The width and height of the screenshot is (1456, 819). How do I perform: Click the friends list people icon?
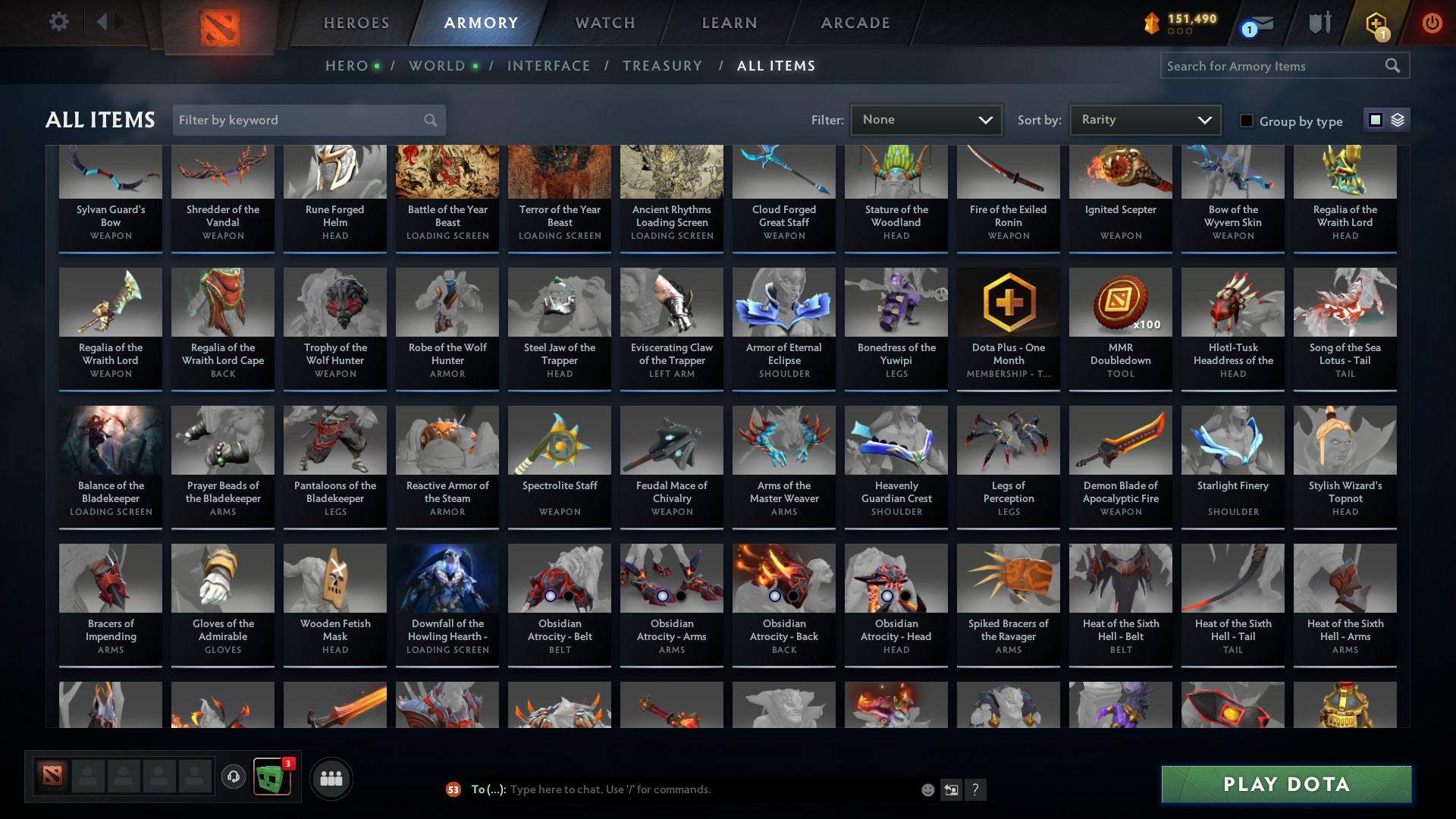(x=331, y=777)
